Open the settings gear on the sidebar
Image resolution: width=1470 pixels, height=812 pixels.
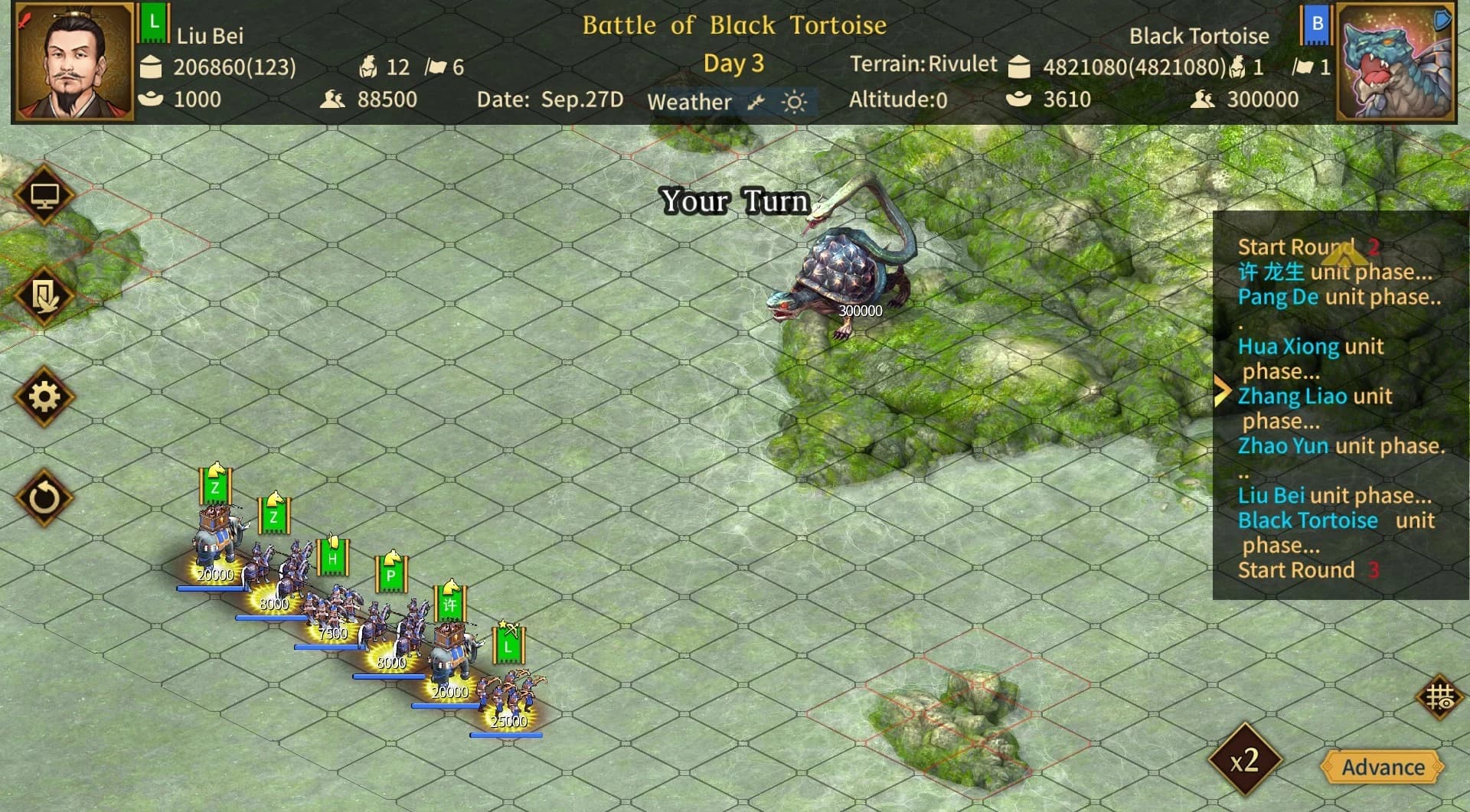[x=44, y=397]
